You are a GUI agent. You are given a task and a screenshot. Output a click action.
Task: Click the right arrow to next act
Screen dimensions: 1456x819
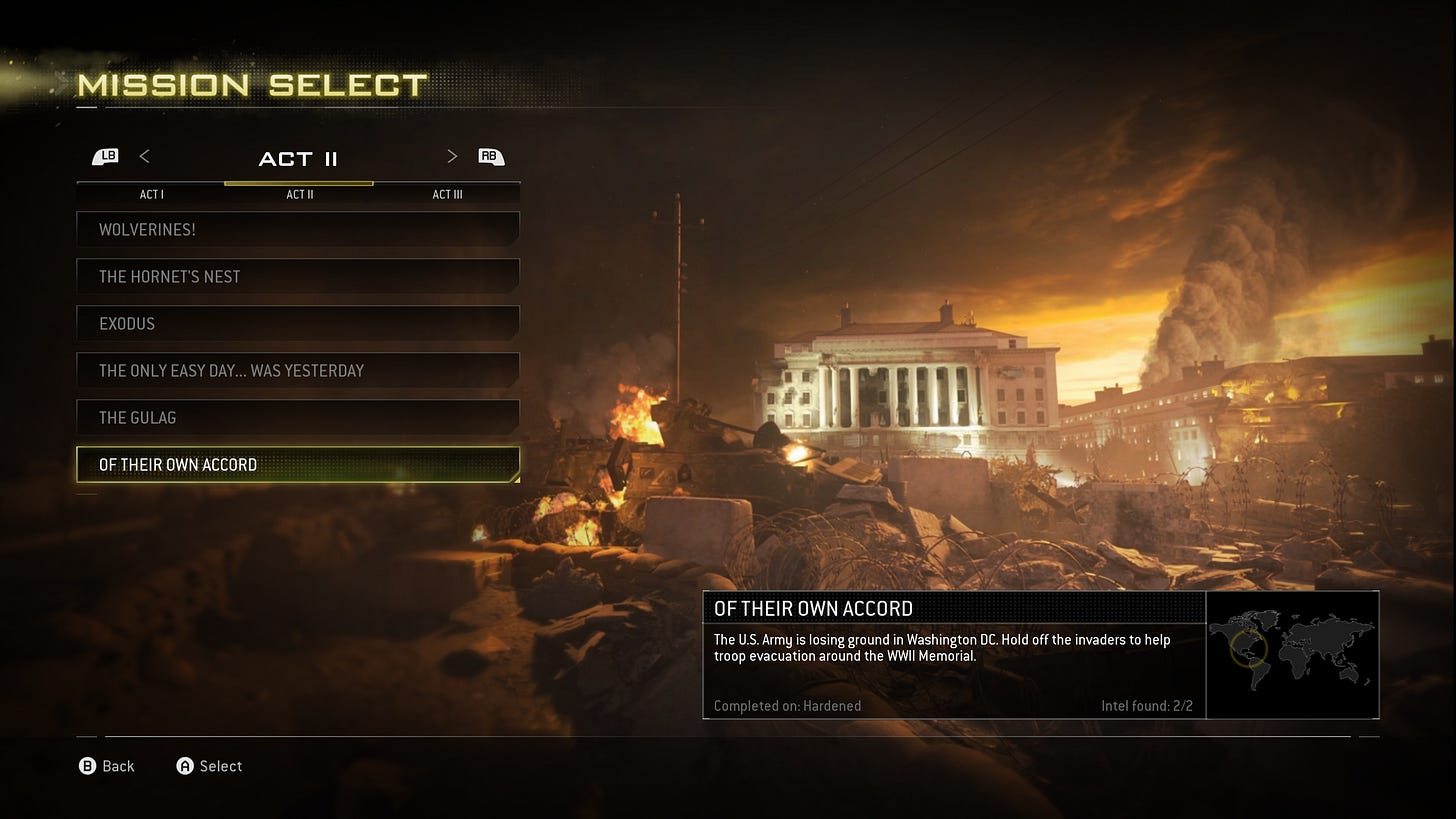(452, 156)
